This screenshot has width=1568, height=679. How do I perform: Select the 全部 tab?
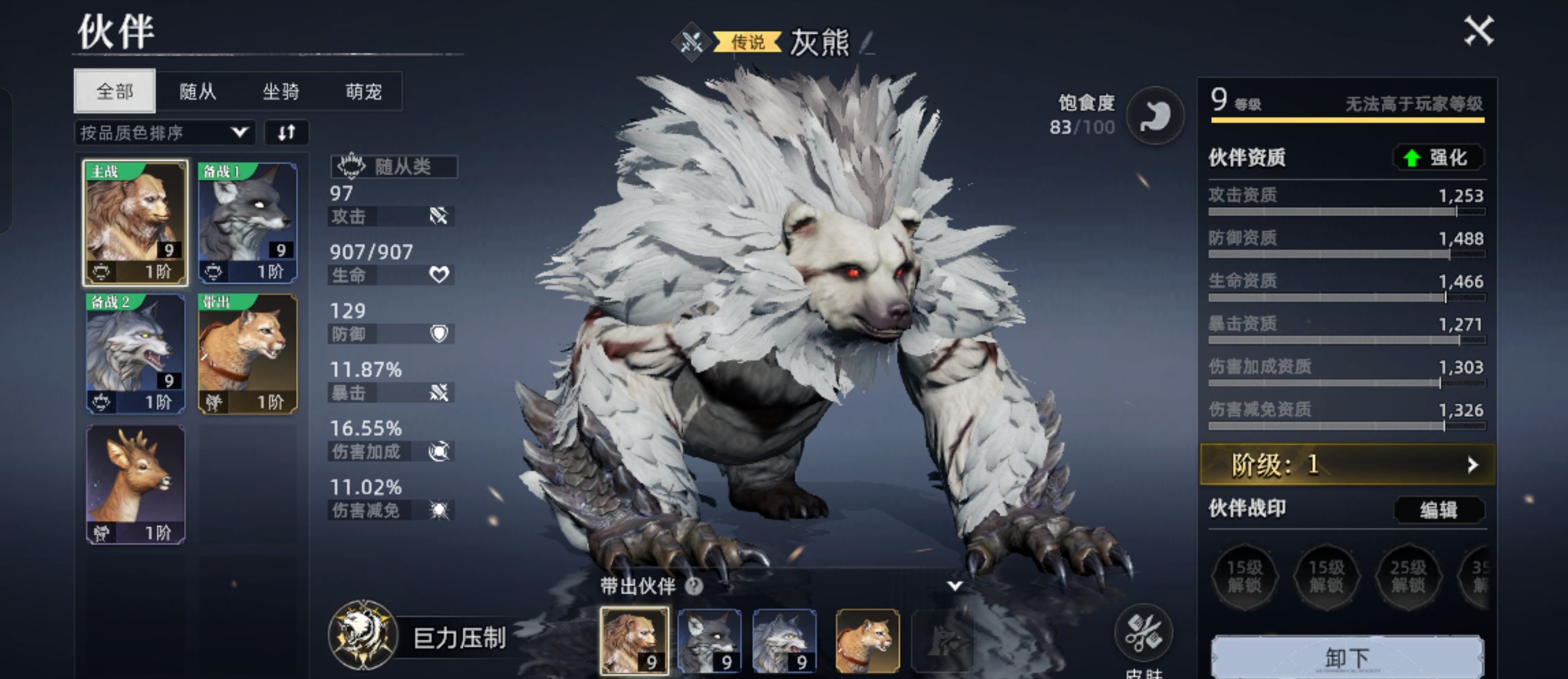114,91
